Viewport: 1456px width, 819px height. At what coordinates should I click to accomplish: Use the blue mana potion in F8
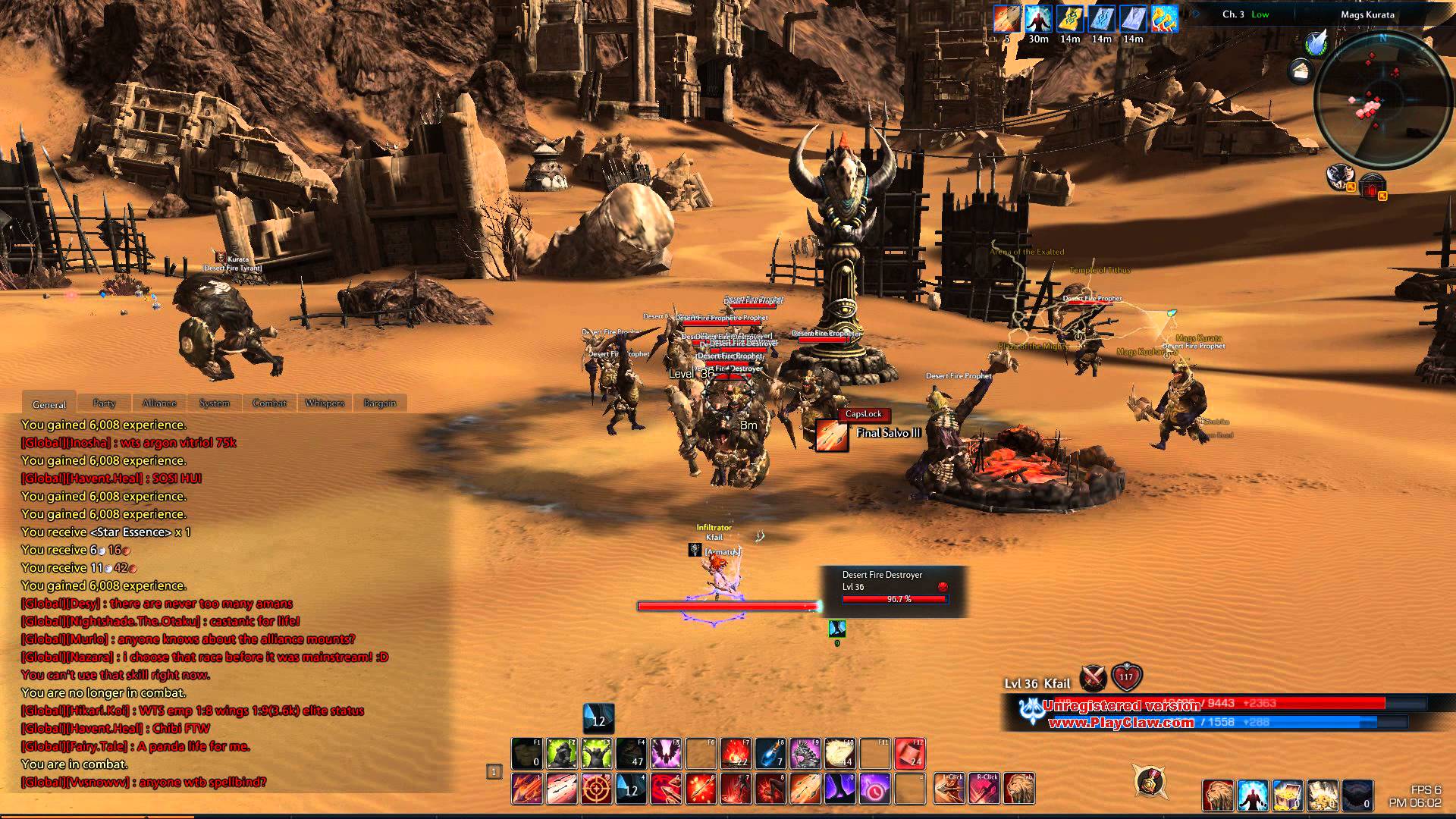point(770,754)
